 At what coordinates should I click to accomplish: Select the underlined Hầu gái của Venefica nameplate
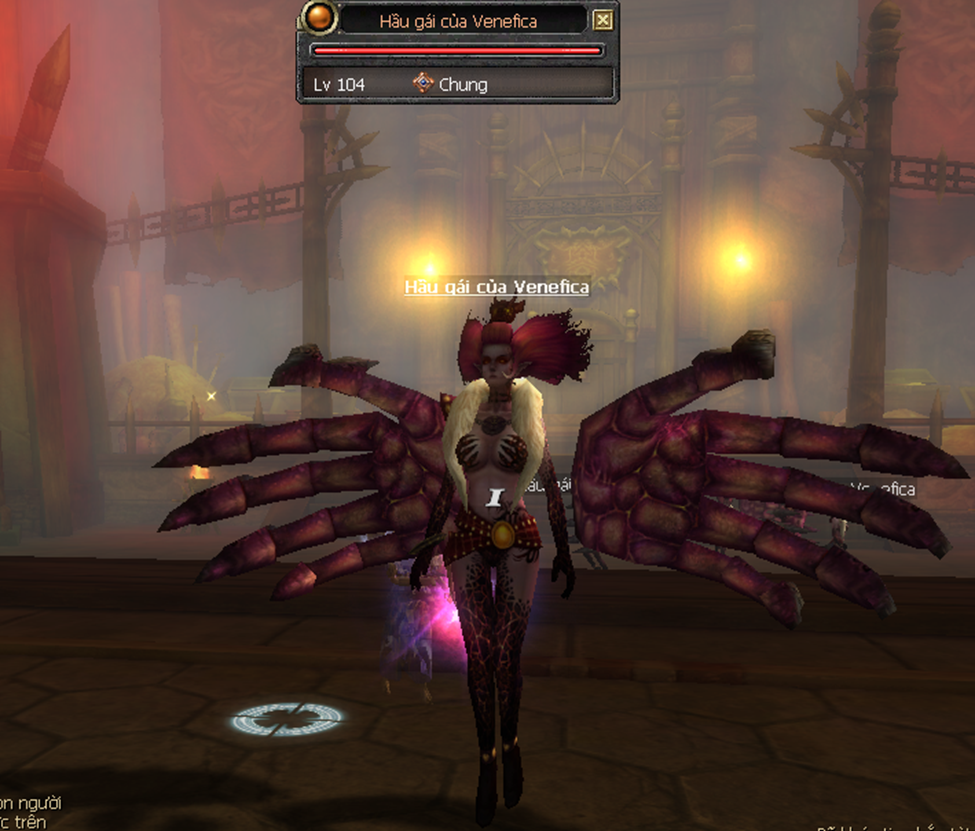[496, 287]
